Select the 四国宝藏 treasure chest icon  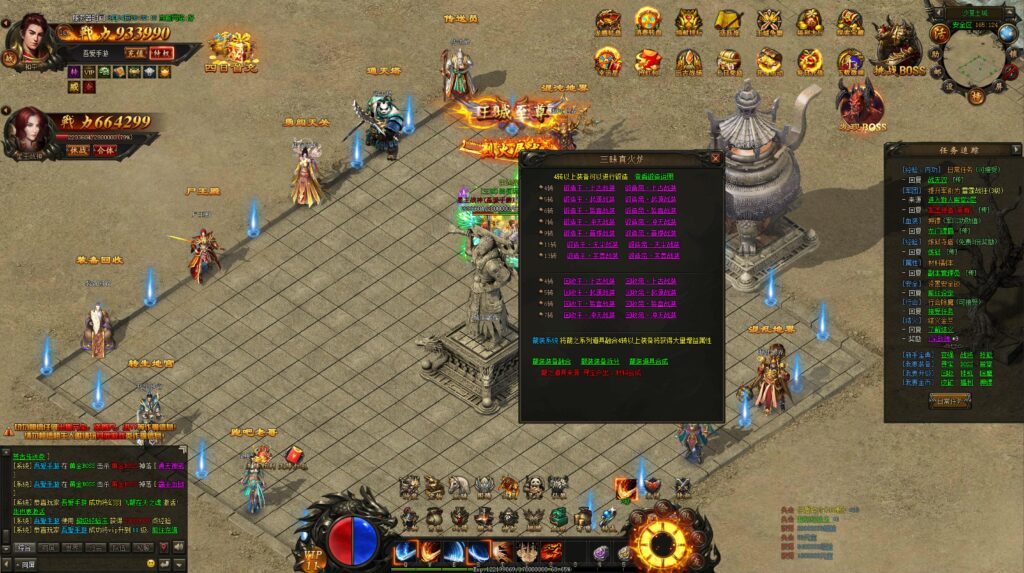231,49
